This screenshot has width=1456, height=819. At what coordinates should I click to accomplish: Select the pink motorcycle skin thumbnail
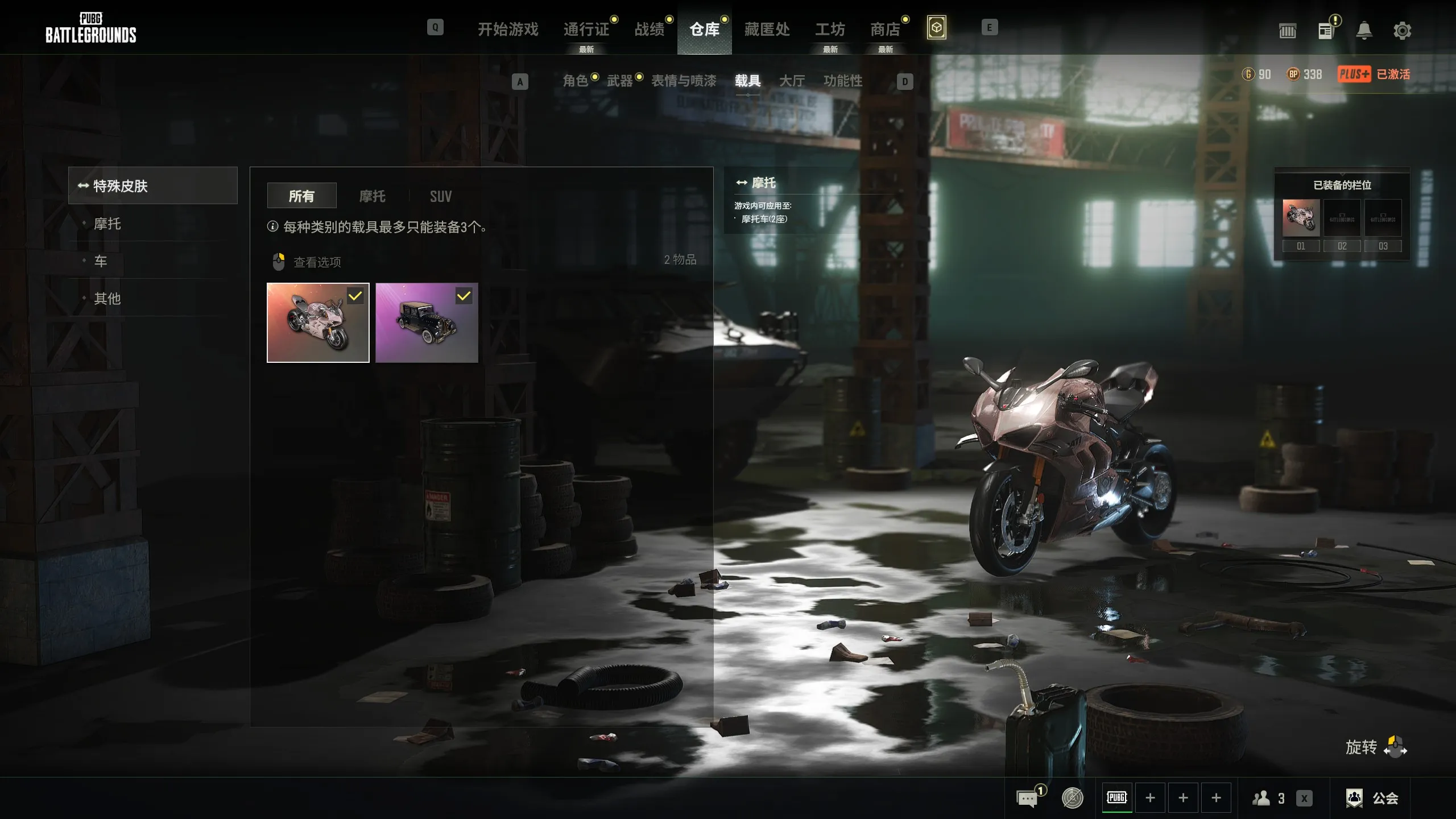[x=318, y=322]
